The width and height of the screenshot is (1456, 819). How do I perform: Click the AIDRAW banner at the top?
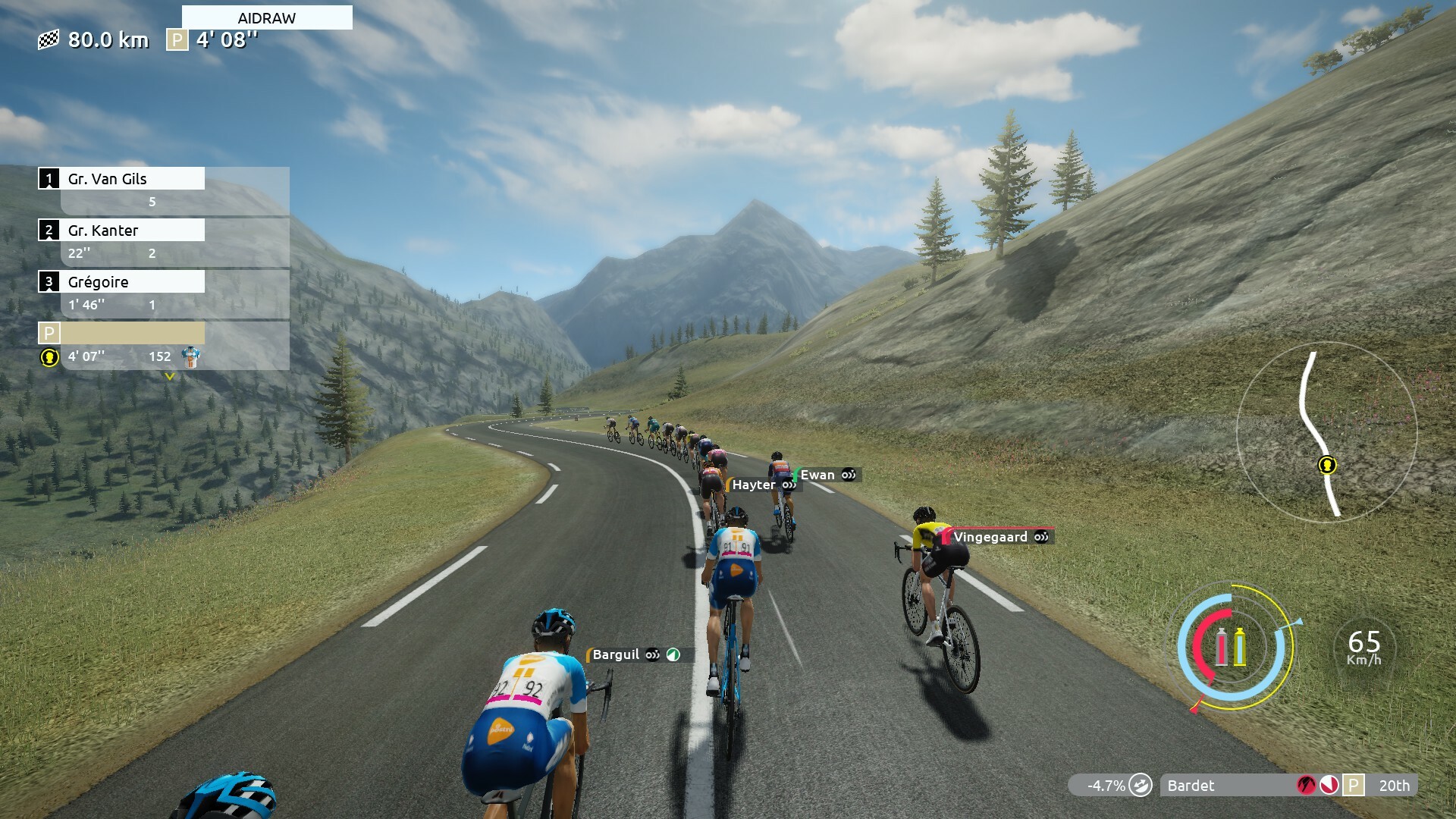pos(265,17)
